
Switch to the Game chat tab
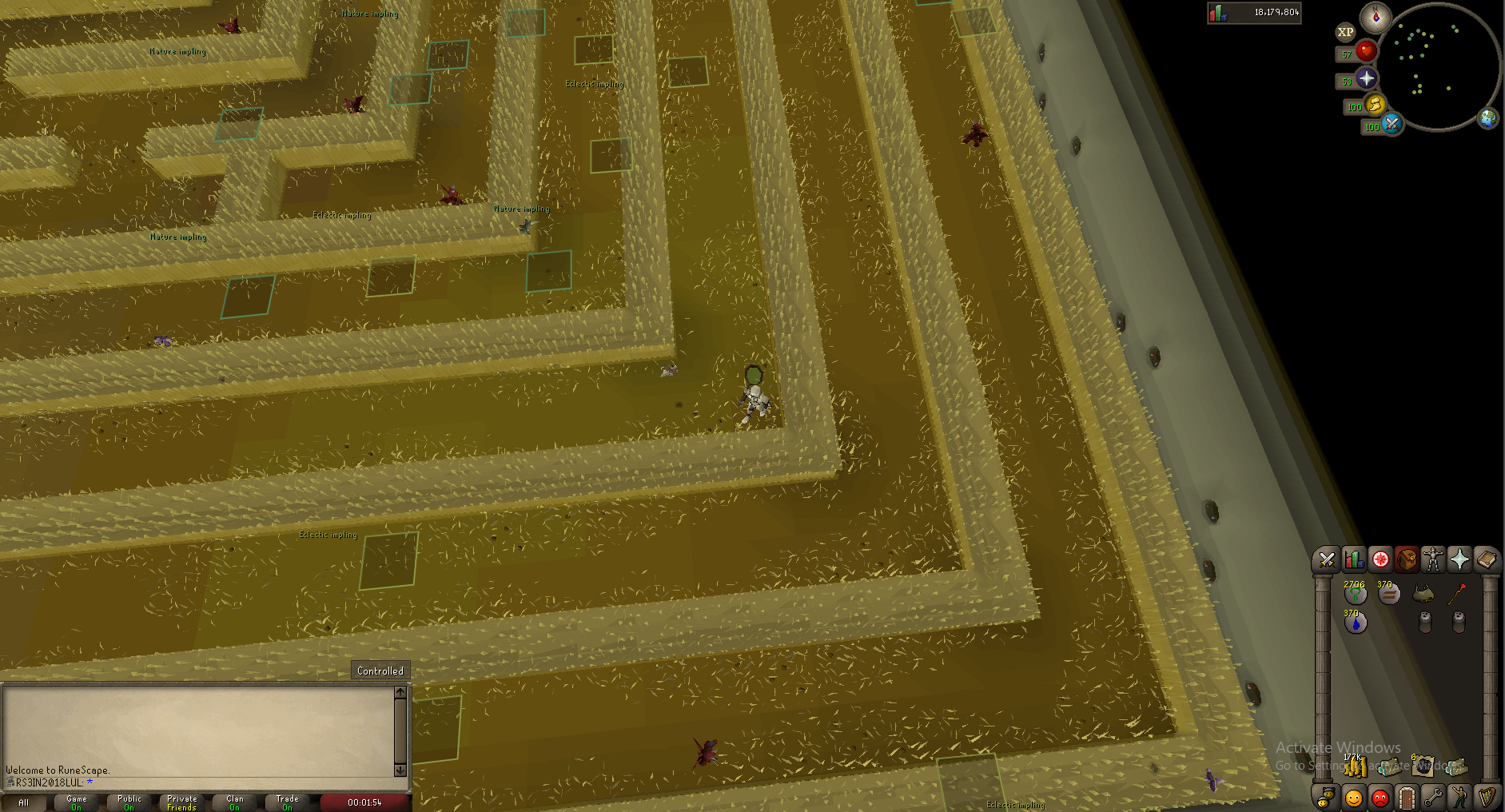(x=76, y=802)
